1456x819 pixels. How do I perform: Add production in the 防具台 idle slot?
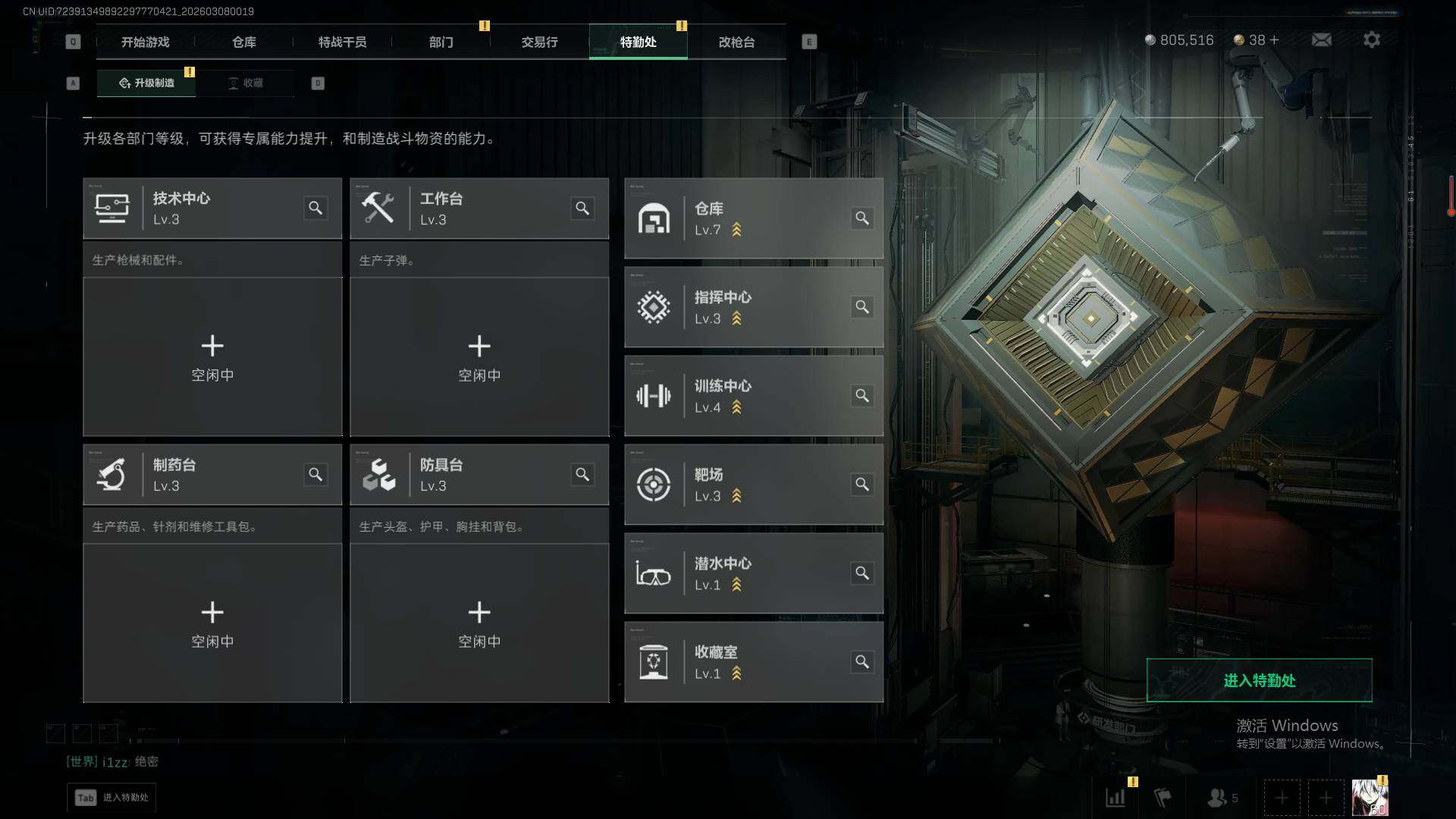pos(479,623)
